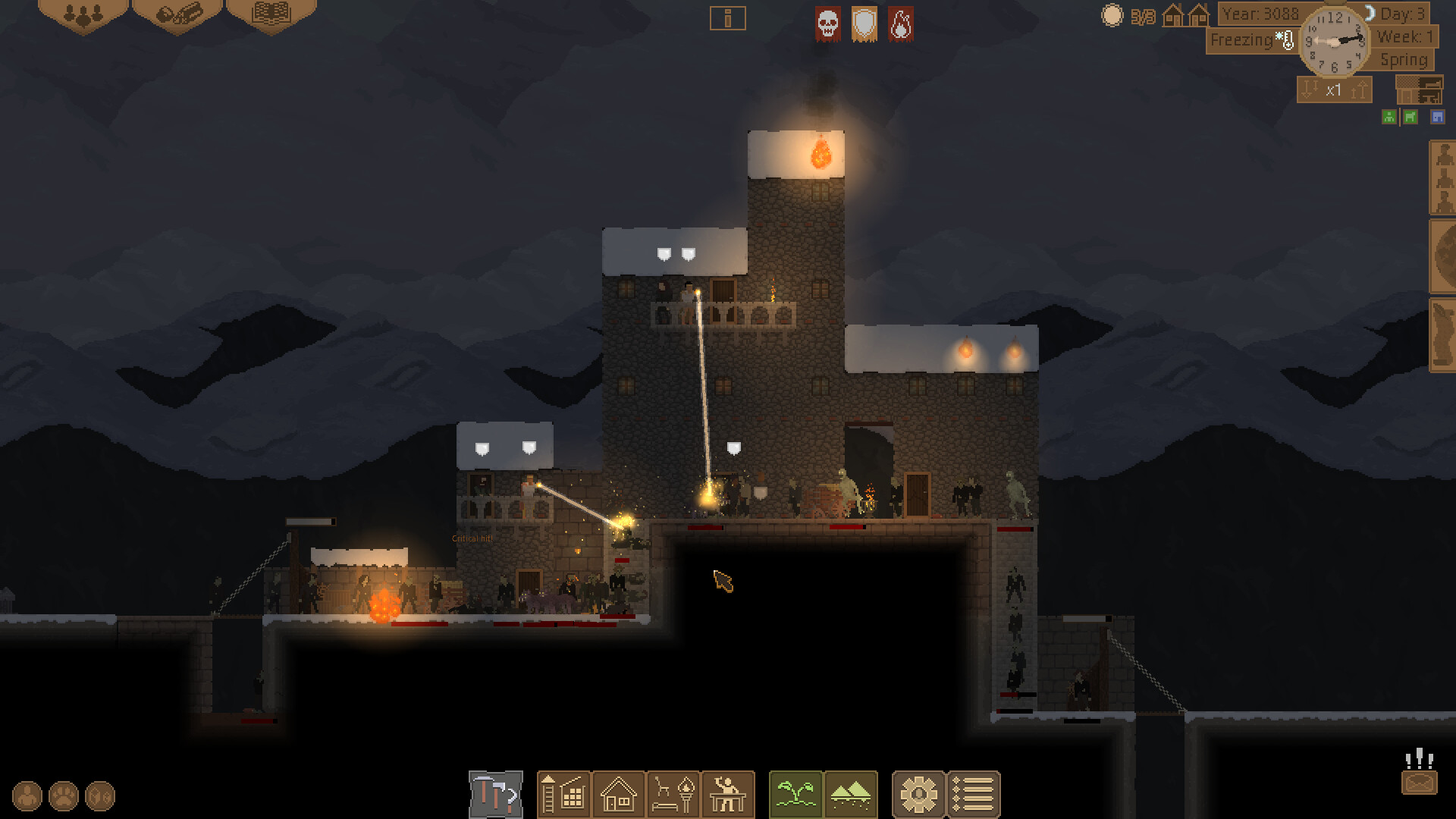
Task: Open the crafting workstation menu
Action: 728,794
